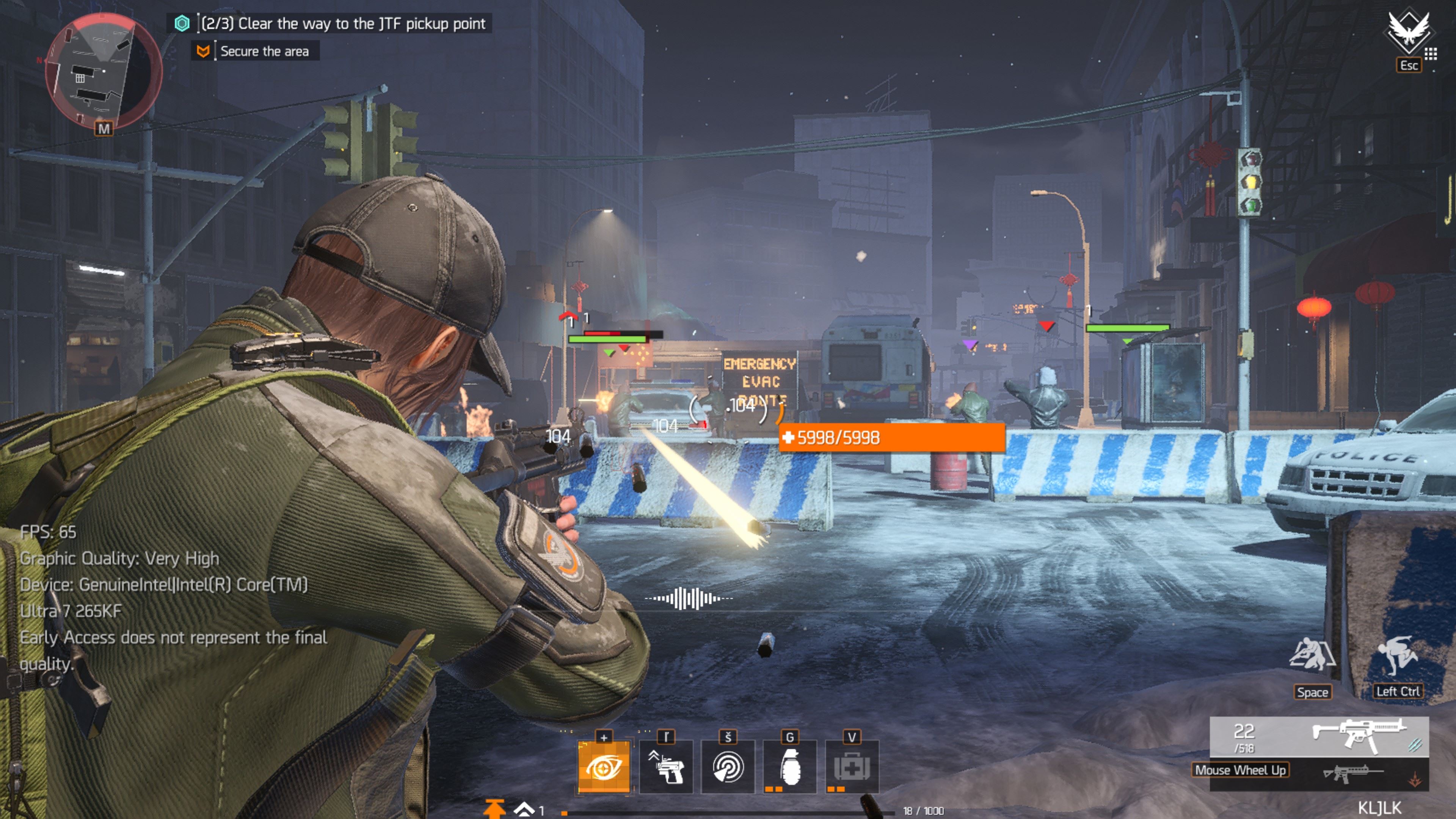Open the circular minimap
This screenshot has height=819, width=1456.
point(103,71)
